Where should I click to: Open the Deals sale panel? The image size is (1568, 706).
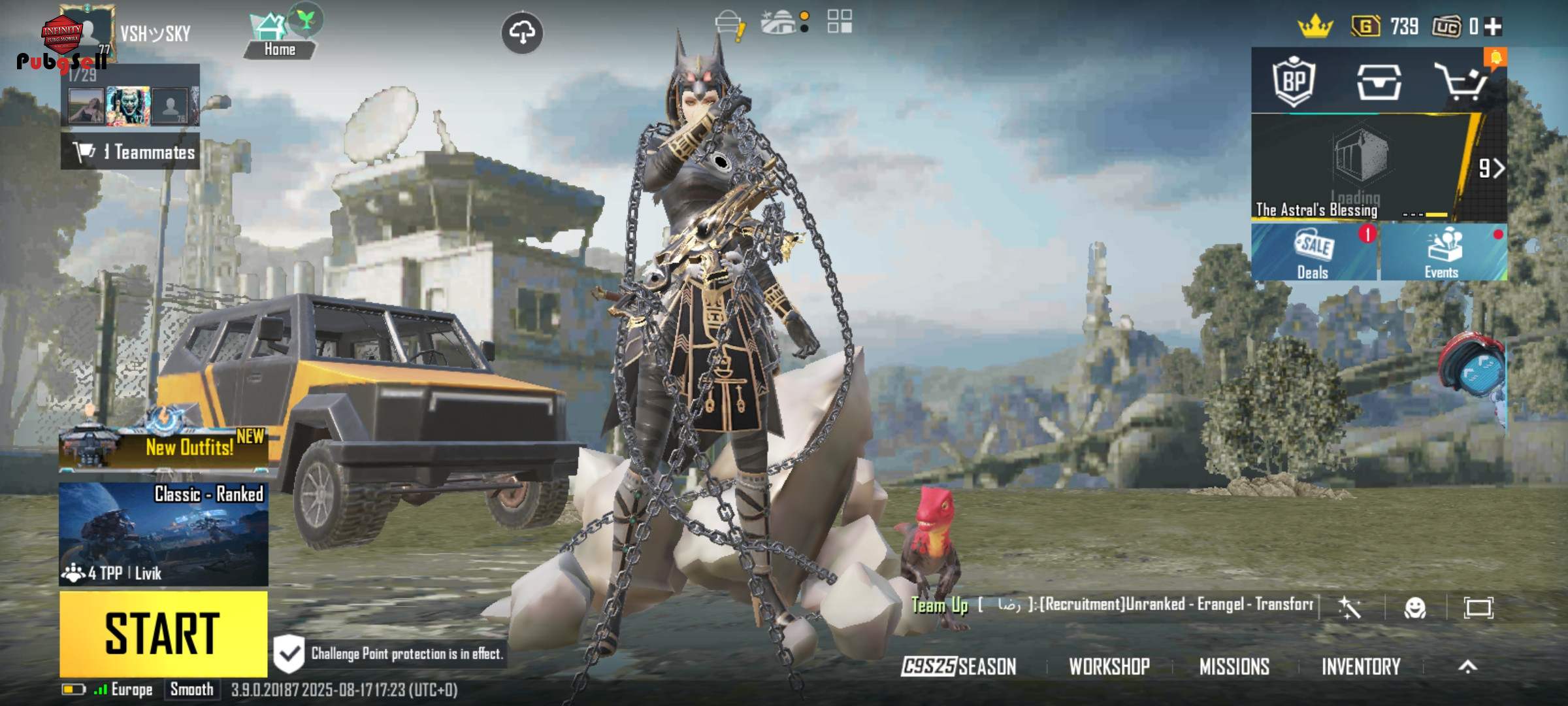[1313, 253]
